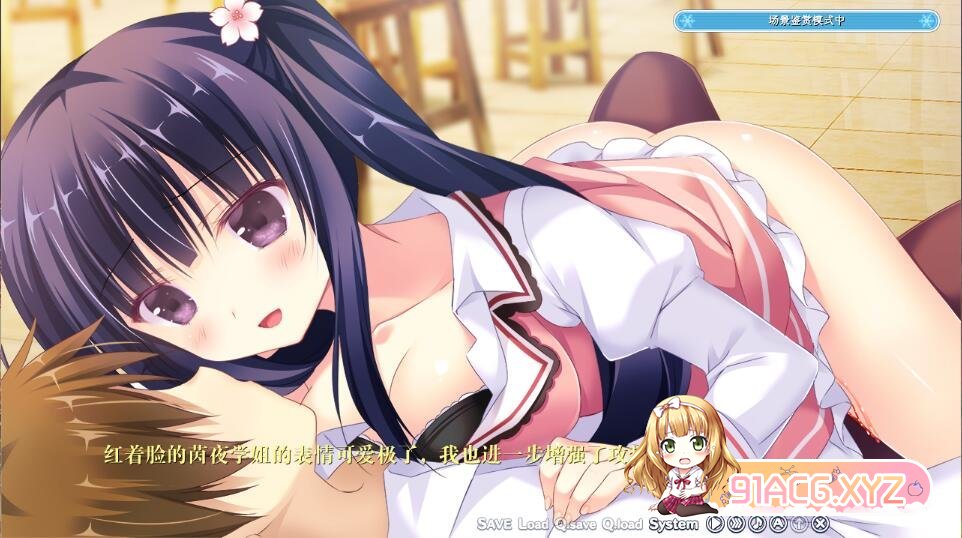
Task: Click the SAVE button
Action: point(495,523)
